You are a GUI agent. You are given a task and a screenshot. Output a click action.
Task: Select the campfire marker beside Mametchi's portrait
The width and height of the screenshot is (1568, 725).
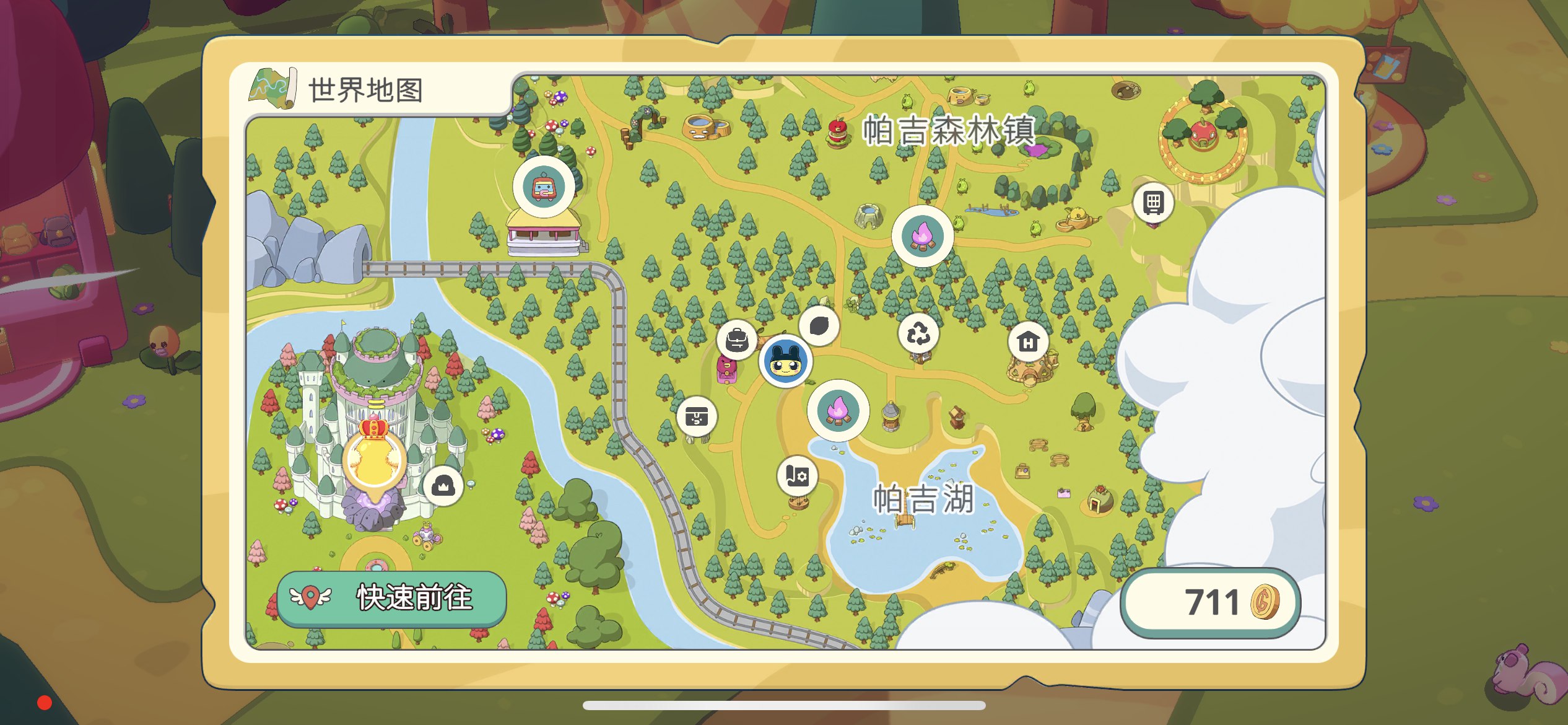point(838,410)
